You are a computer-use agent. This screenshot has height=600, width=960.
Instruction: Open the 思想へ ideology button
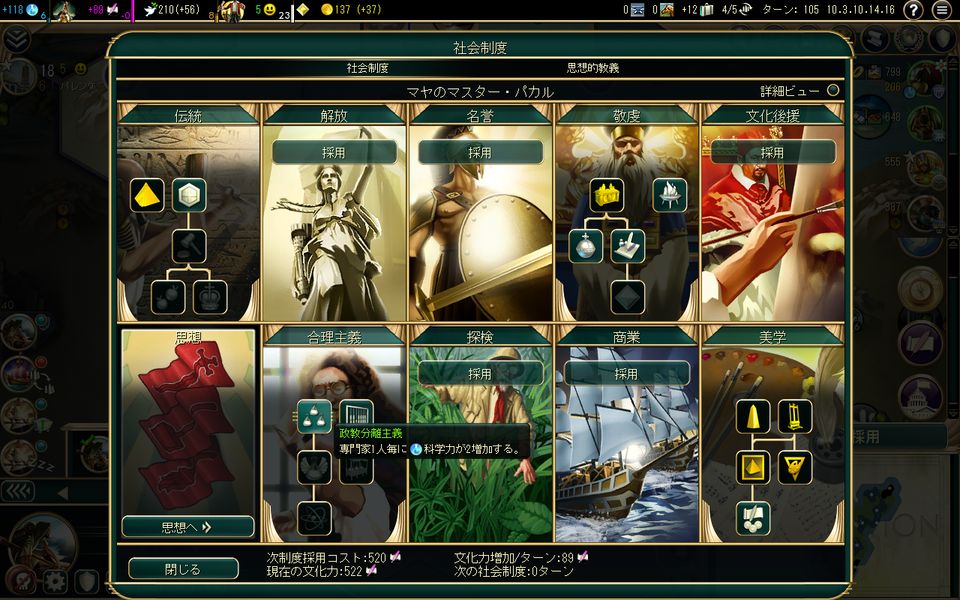click(x=188, y=526)
